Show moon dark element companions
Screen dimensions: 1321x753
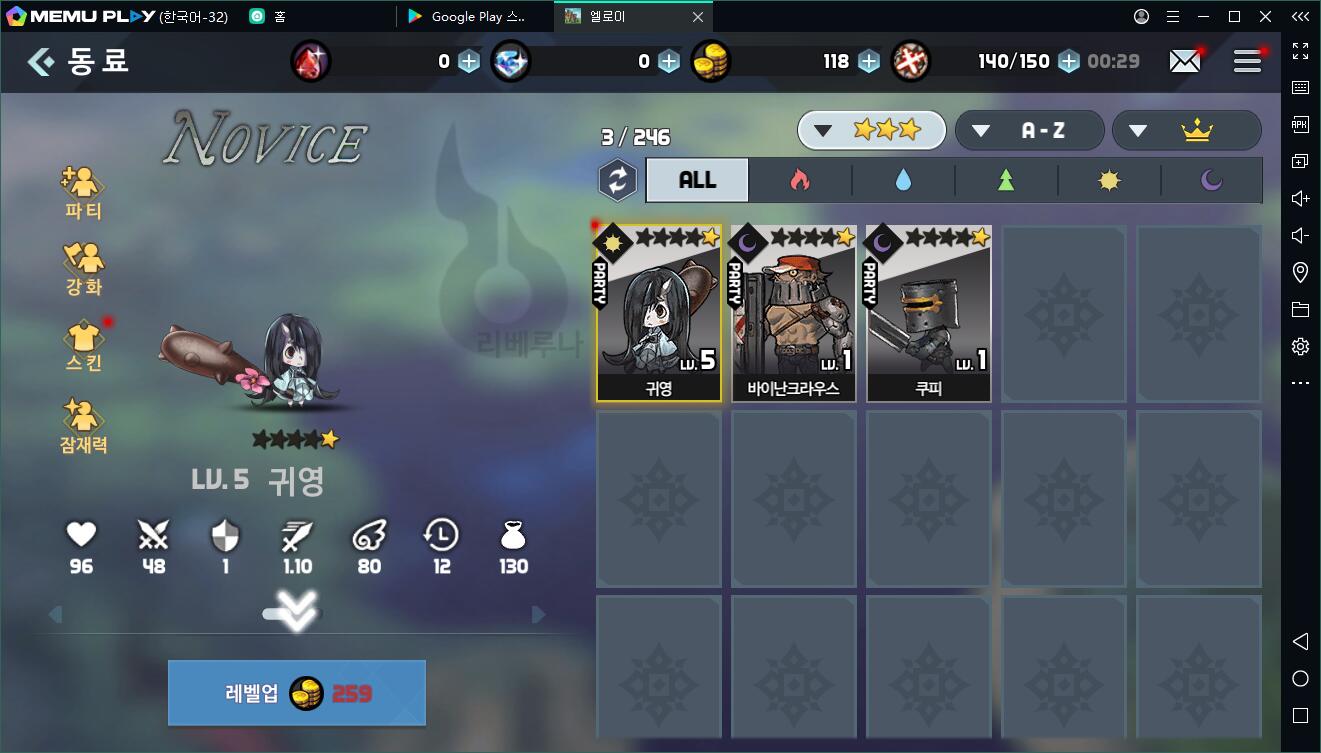click(x=1211, y=180)
